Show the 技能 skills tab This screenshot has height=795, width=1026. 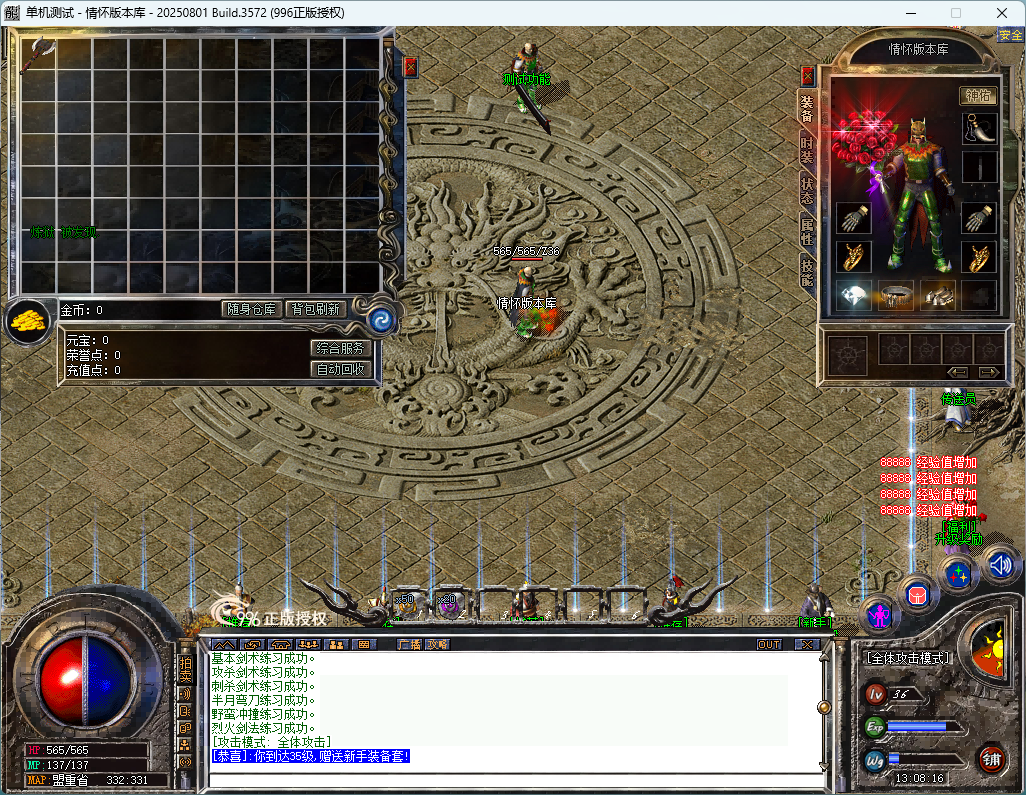coord(806,271)
